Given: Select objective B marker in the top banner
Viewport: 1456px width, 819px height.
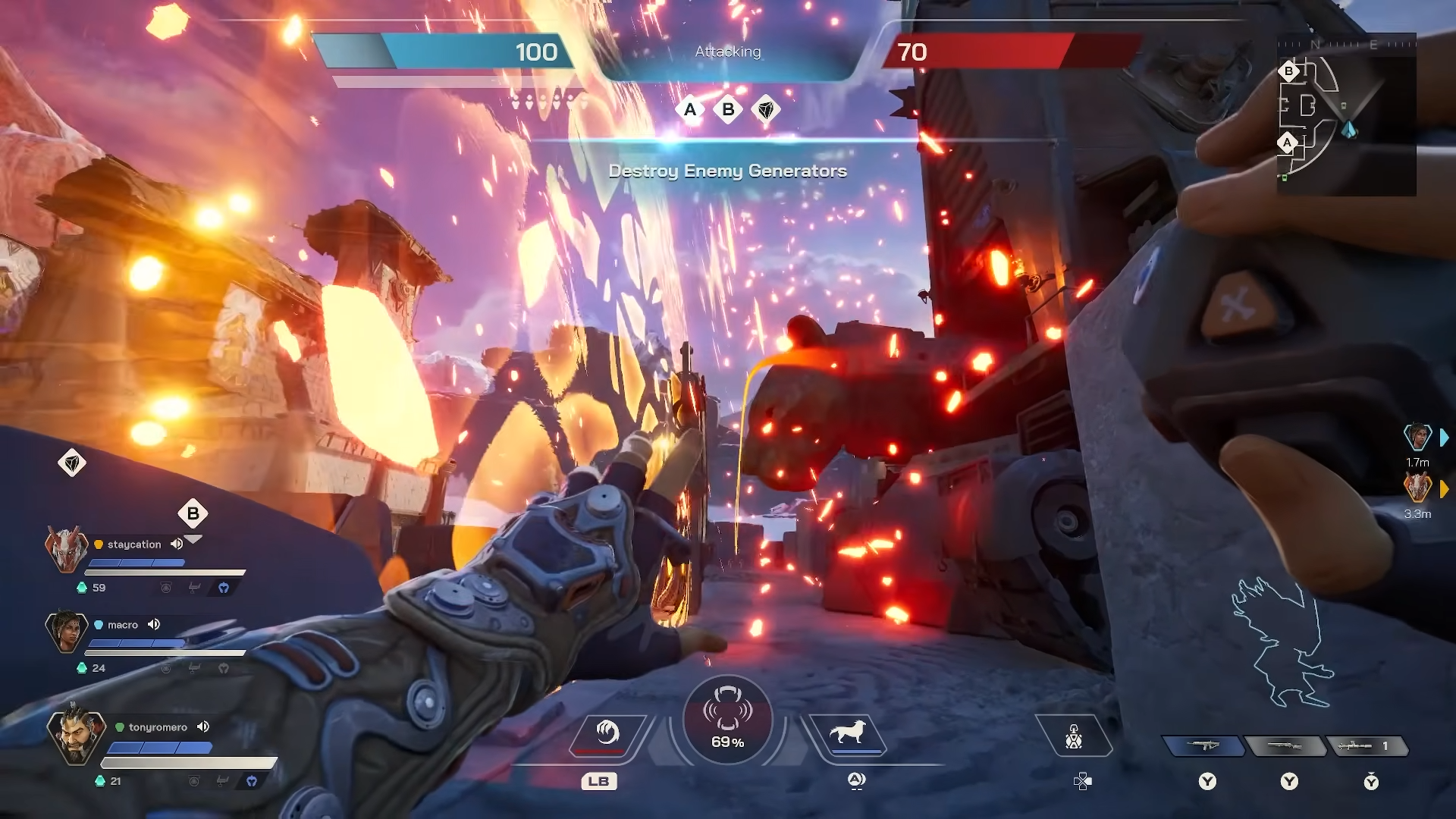Looking at the screenshot, I should [x=728, y=110].
